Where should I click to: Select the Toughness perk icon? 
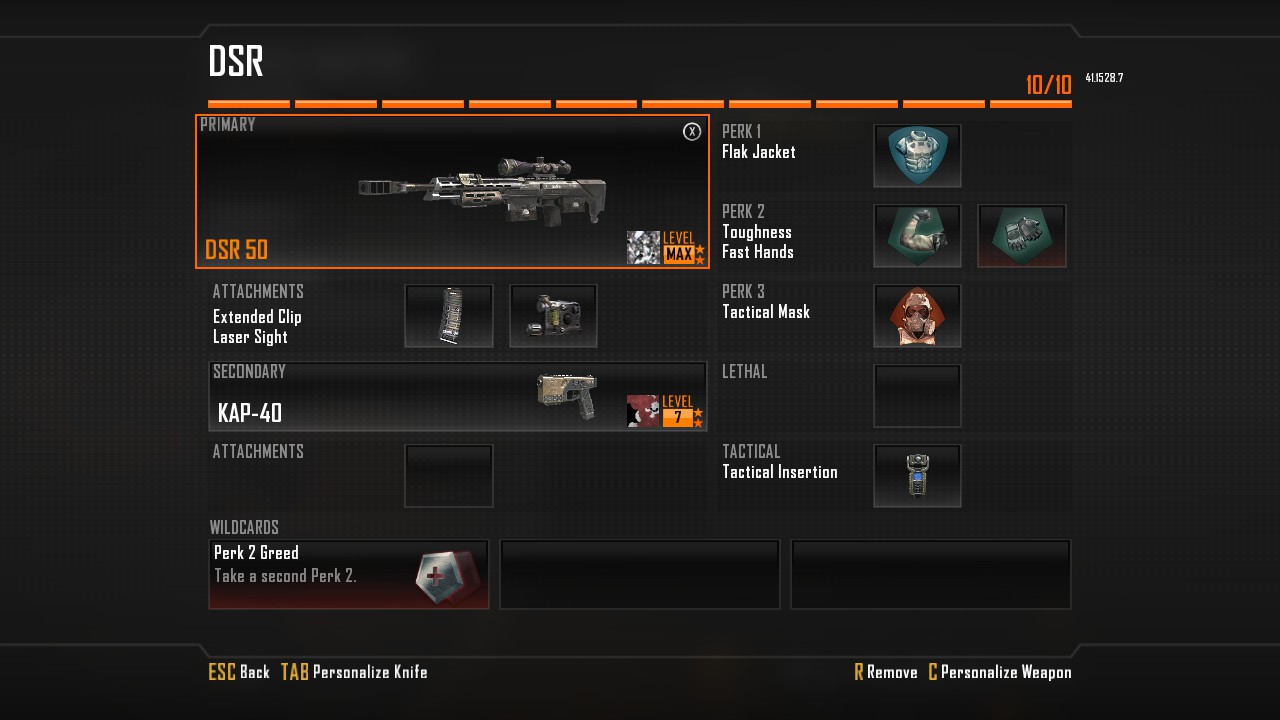click(917, 236)
